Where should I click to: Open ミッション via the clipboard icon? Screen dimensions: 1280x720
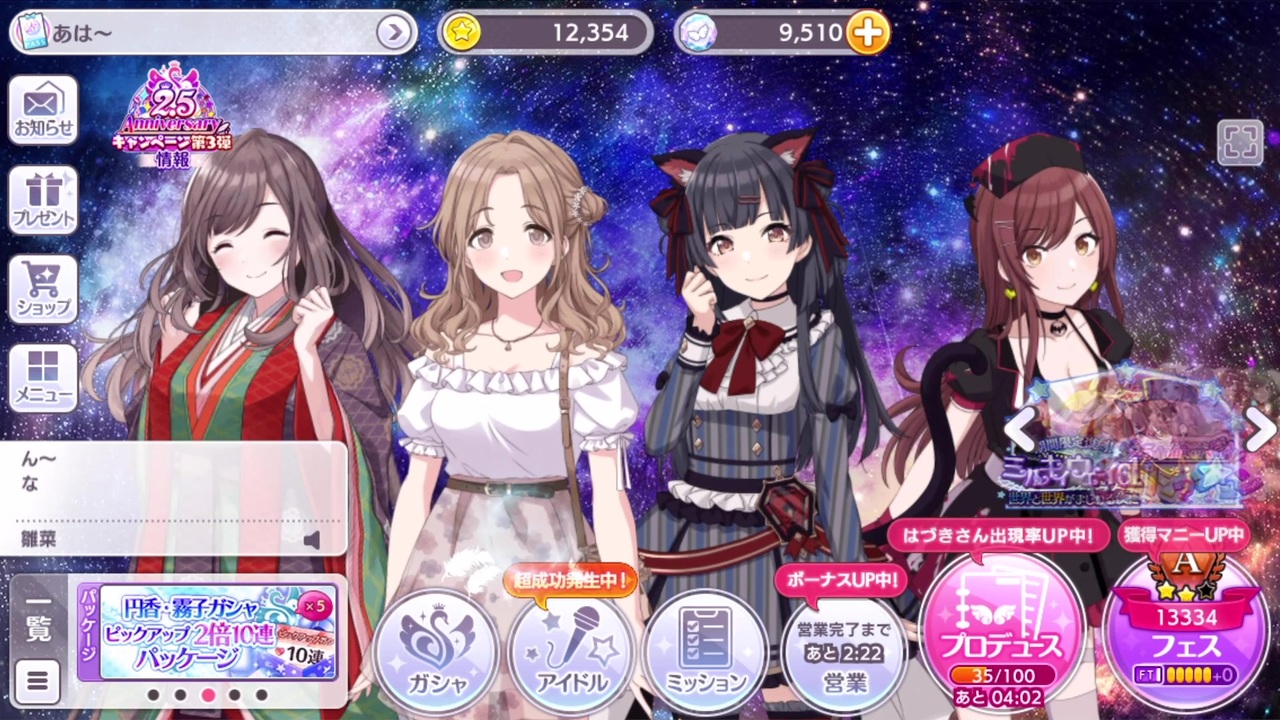(x=705, y=650)
